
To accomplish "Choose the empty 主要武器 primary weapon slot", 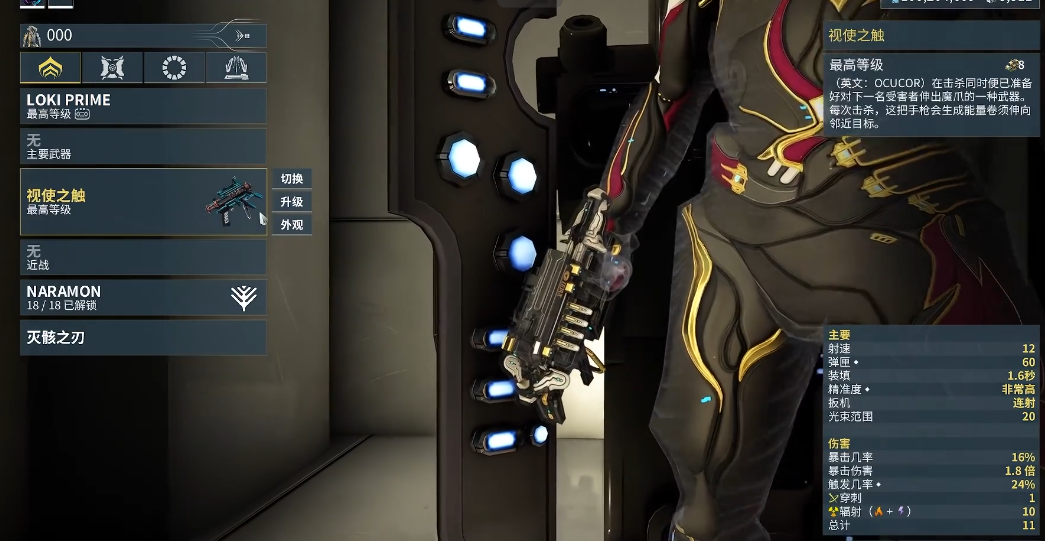I will [143, 147].
